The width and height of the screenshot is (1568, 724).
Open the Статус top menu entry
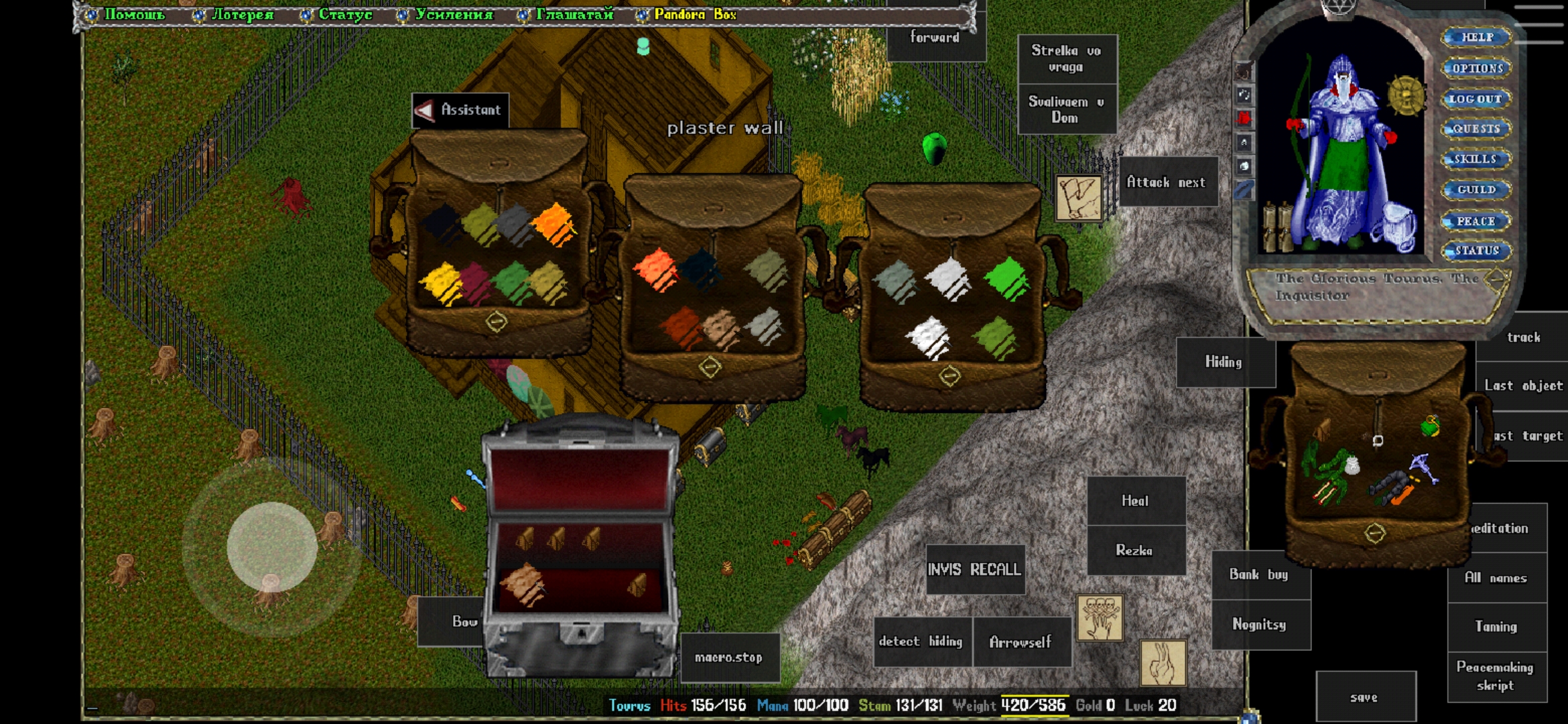click(344, 14)
